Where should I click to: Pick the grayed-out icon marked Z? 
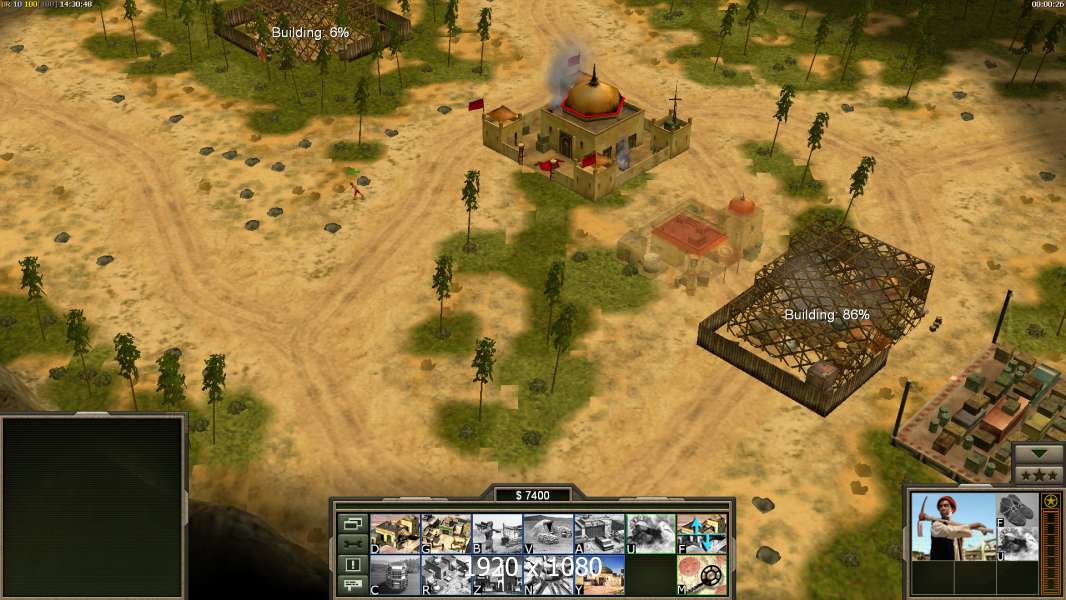click(x=497, y=575)
